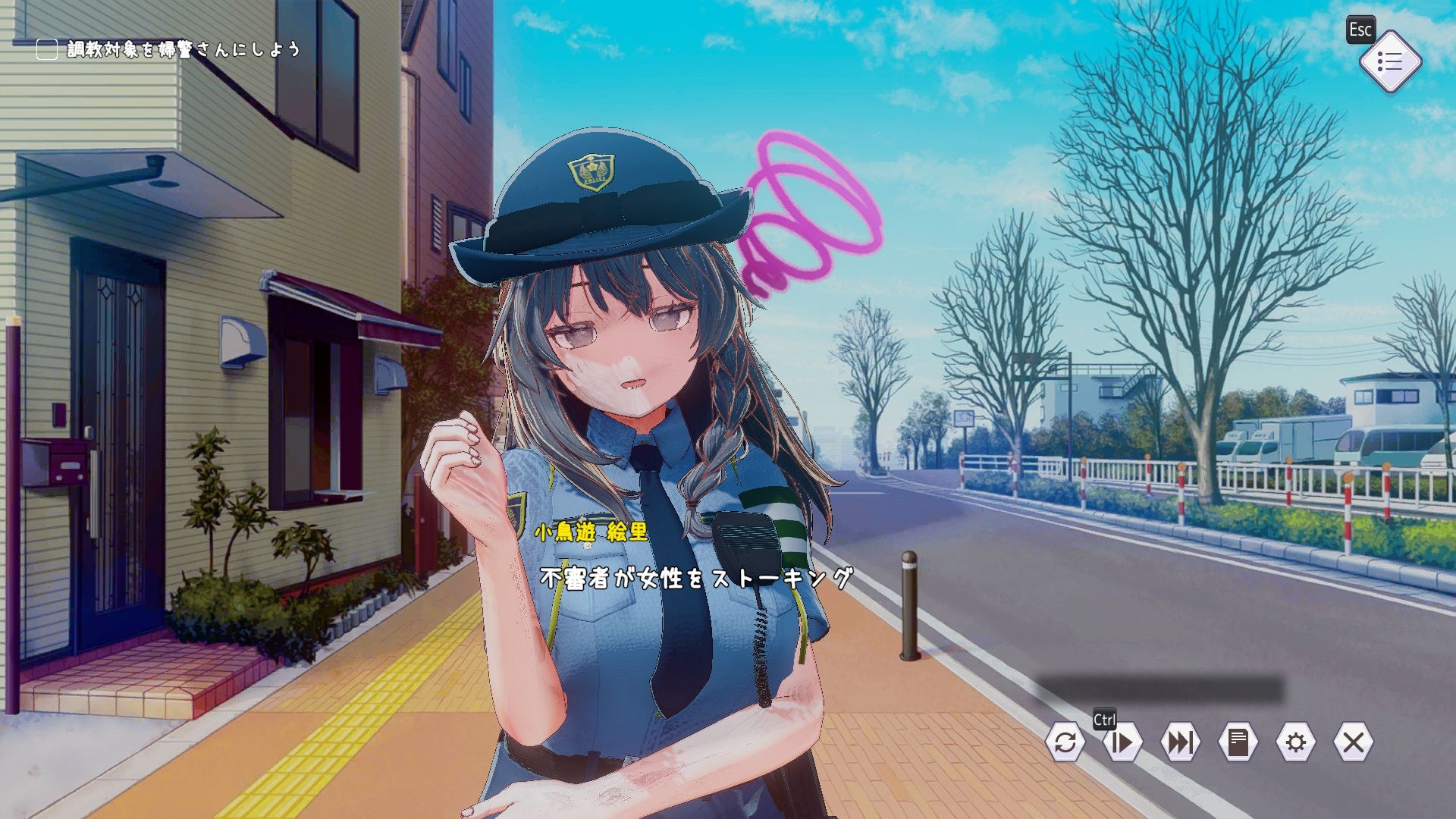This screenshot has height=819, width=1456.
Task: Click the speaker name 小鳥遊 絵里
Action: pyautogui.click(x=590, y=533)
